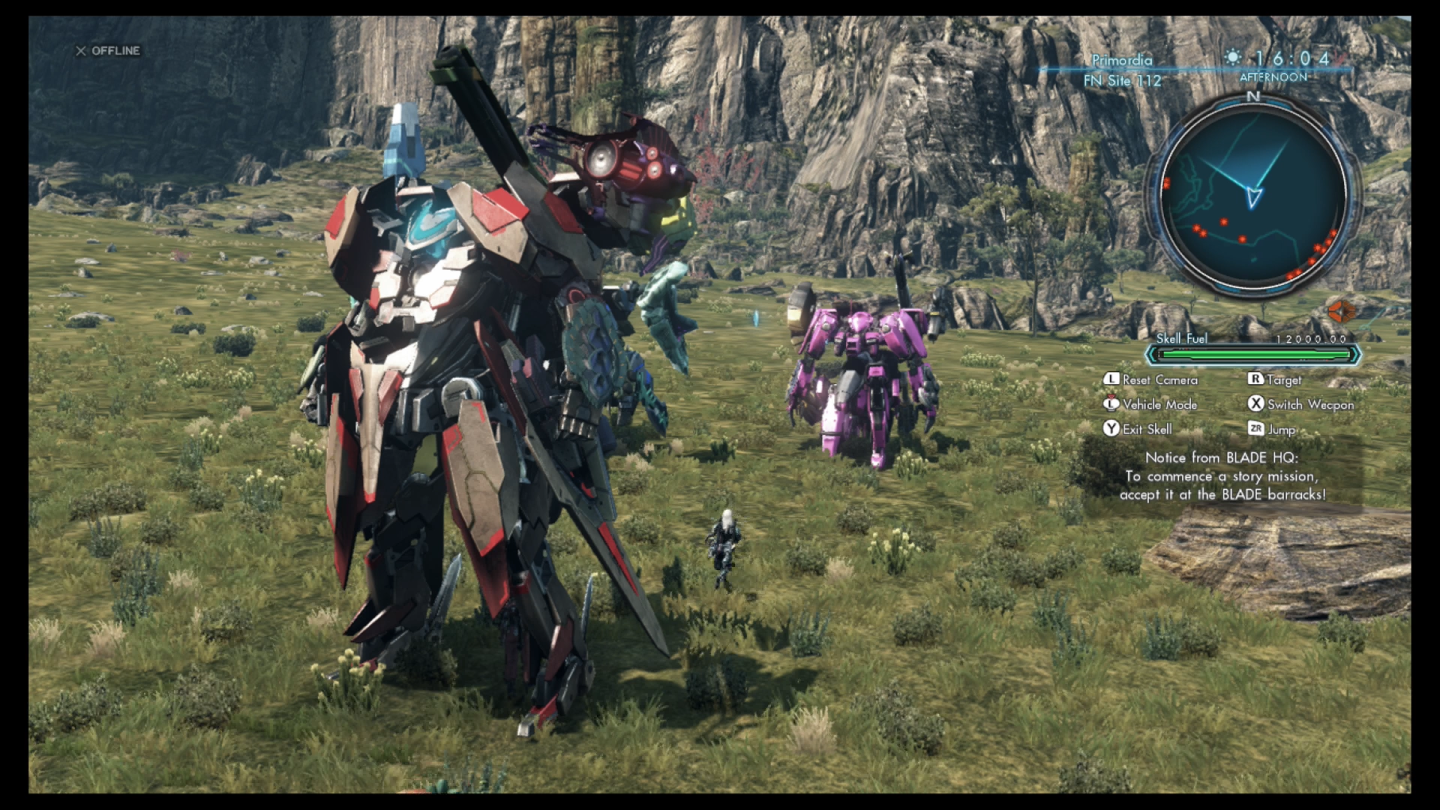1440x810 pixels.
Task: Click the OFFLINE network status indicator
Action: coord(108,51)
